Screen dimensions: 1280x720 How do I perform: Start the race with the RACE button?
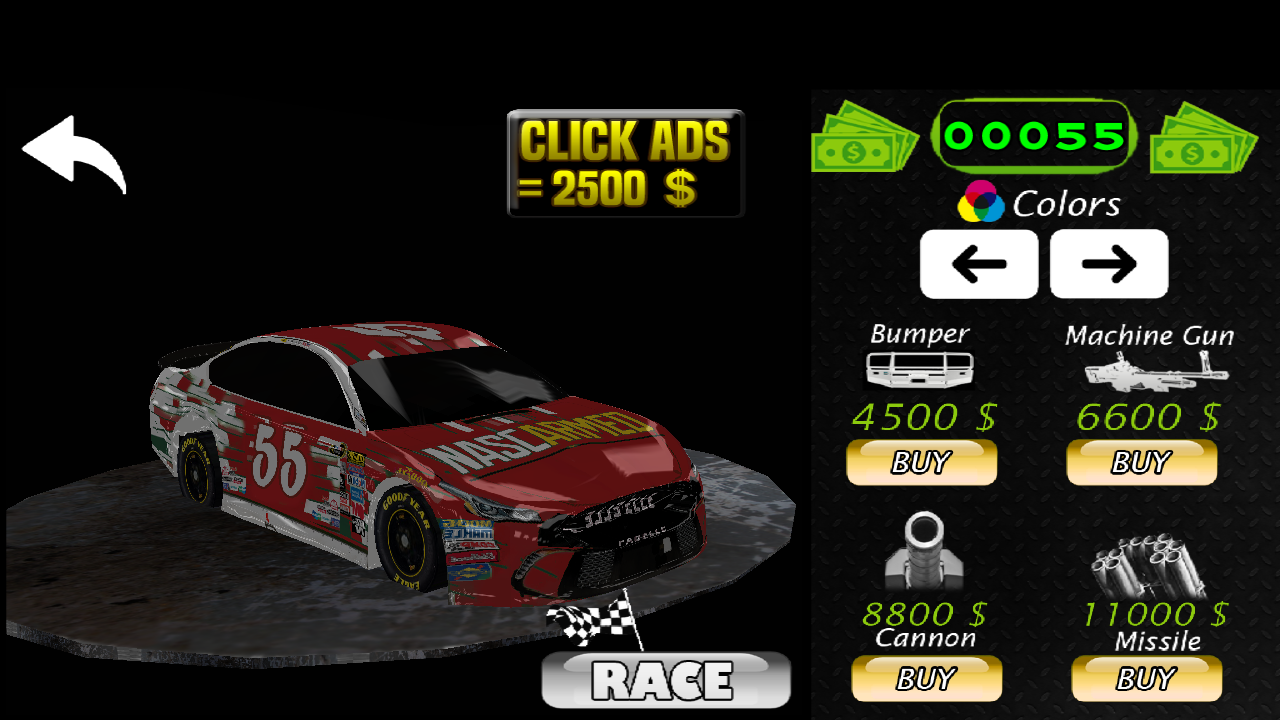[666, 680]
